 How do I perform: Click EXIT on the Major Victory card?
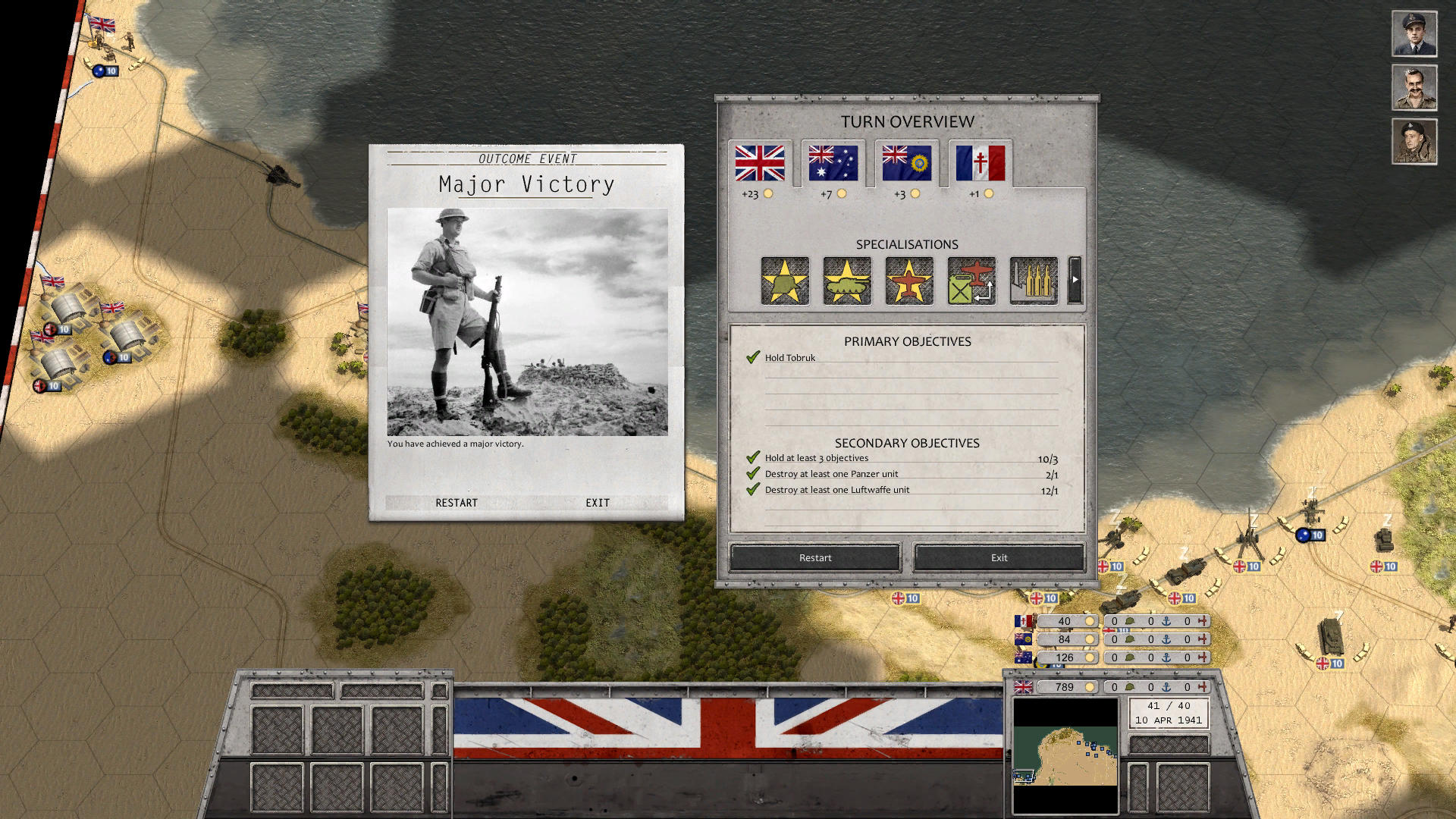tap(598, 502)
